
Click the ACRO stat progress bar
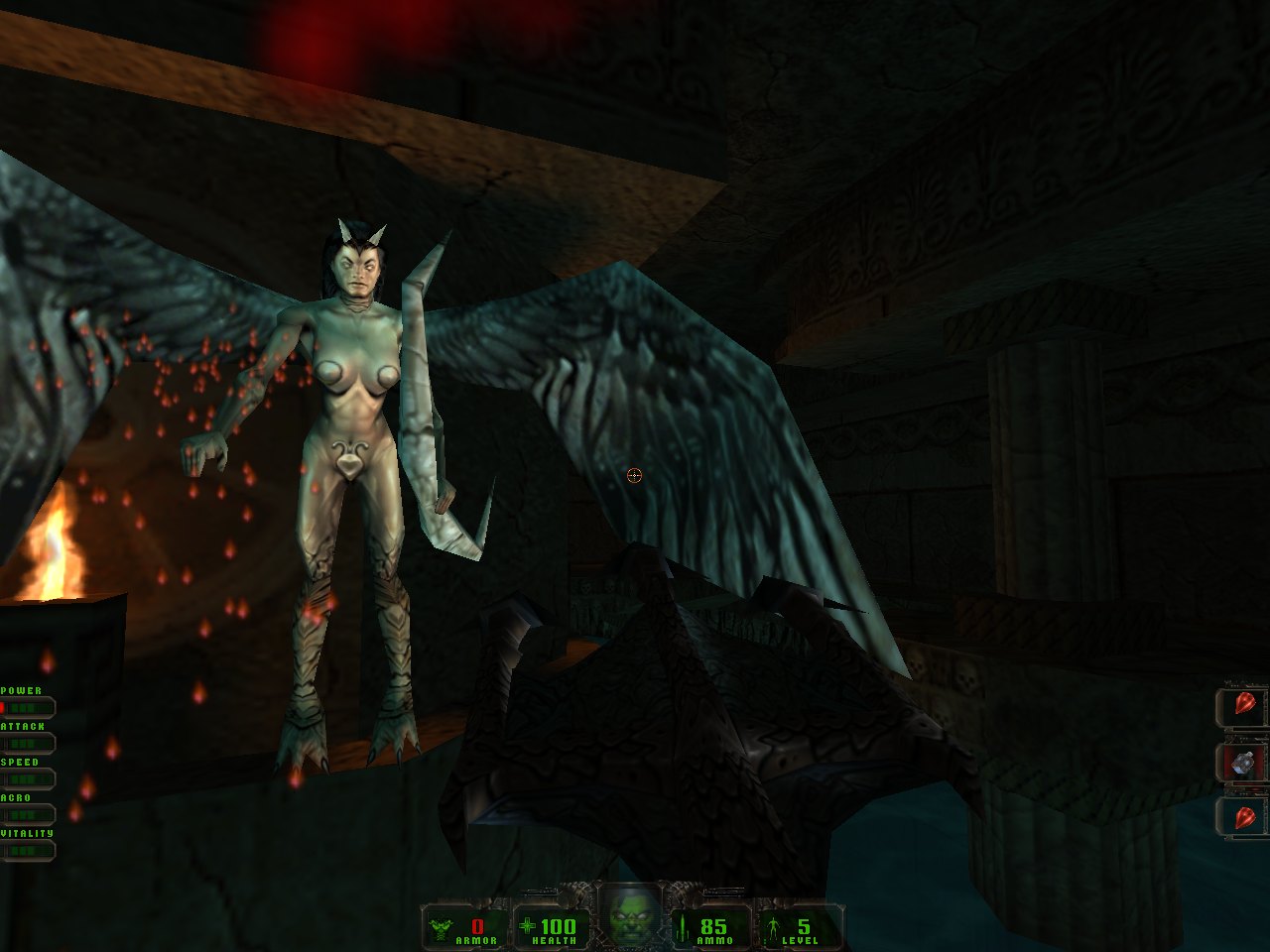click(30, 813)
